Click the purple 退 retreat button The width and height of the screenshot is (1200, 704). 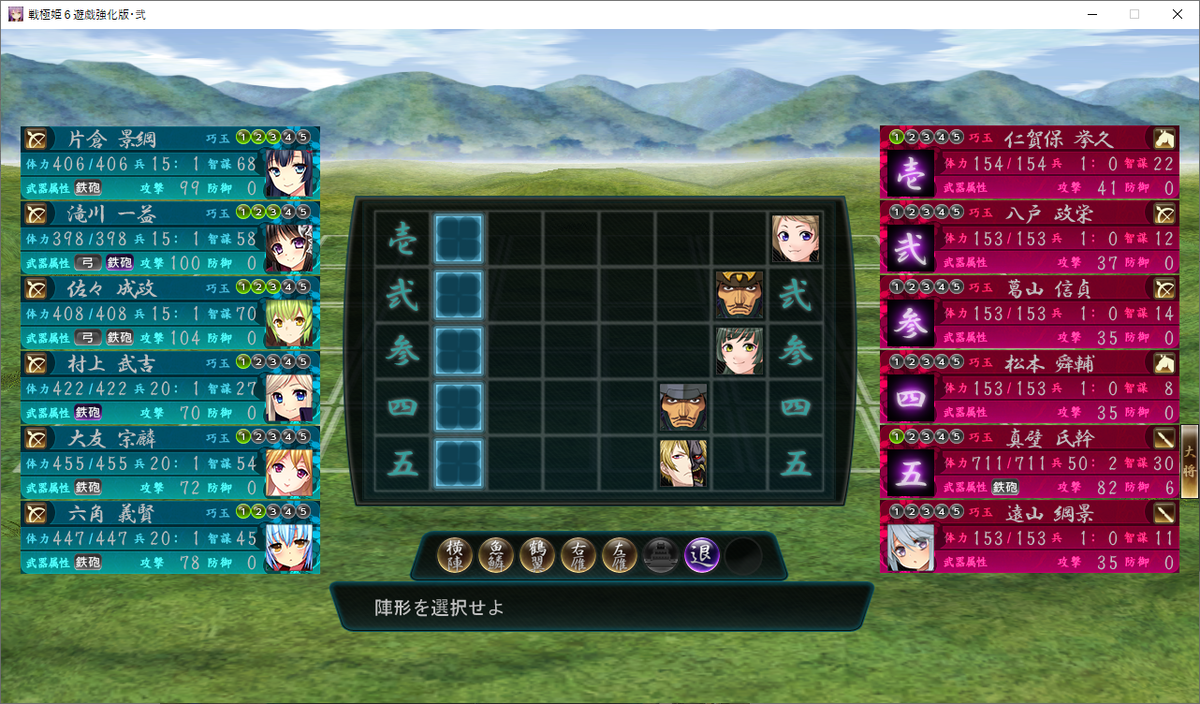702,555
